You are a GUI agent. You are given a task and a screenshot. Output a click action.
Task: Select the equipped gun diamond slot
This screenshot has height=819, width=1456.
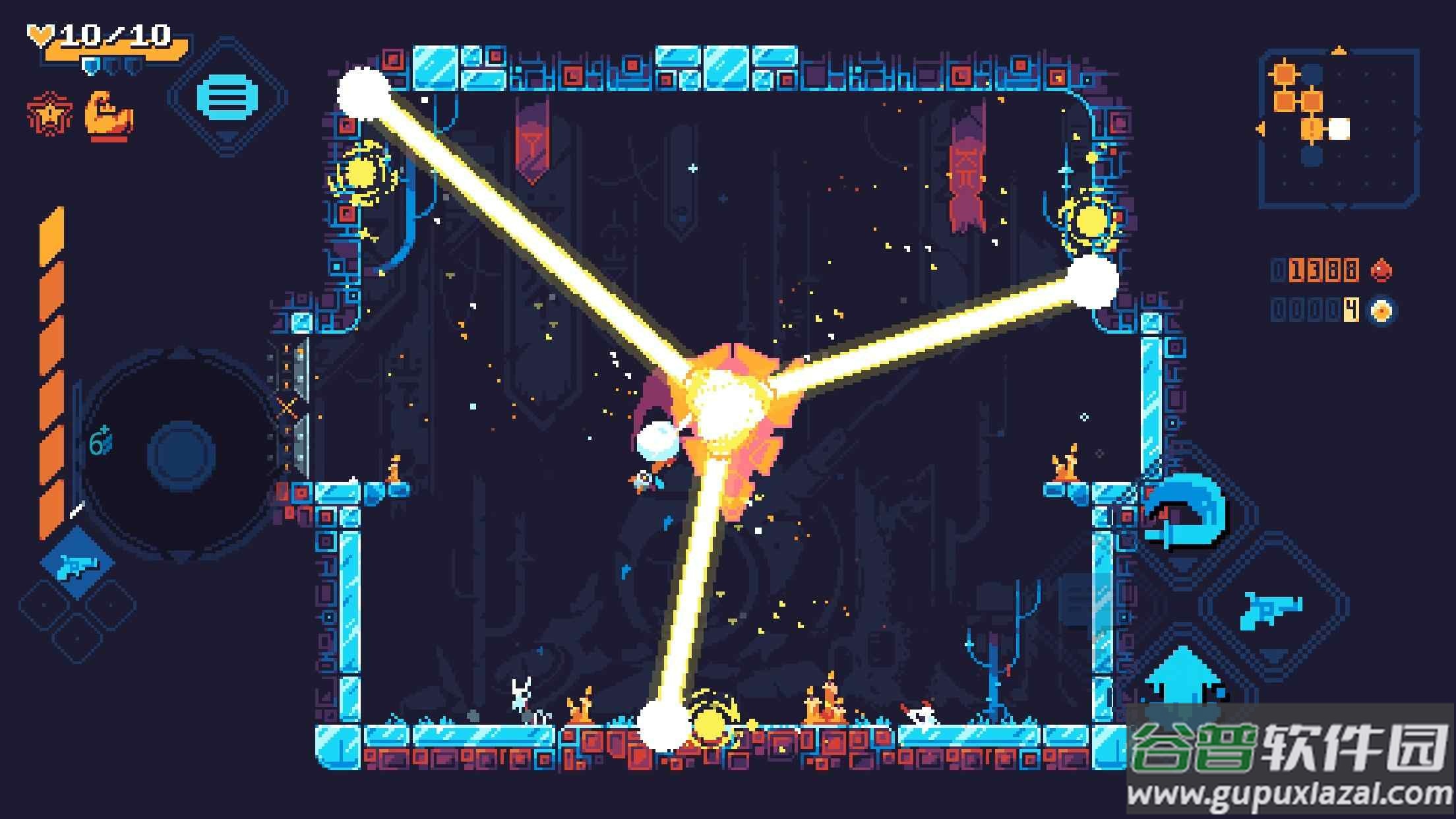(x=78, y=564)
